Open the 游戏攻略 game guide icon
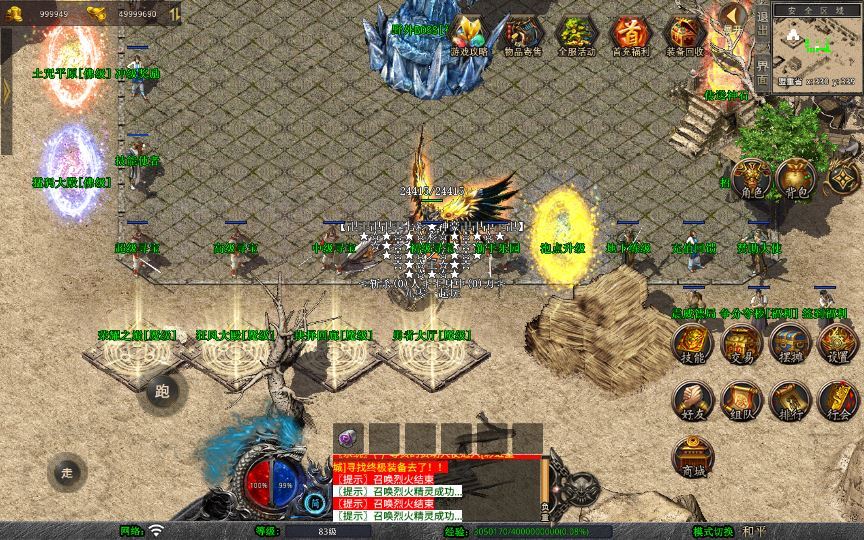Image resolution: width=864 pixels, height=540 pixels. [x=468, y=35]
